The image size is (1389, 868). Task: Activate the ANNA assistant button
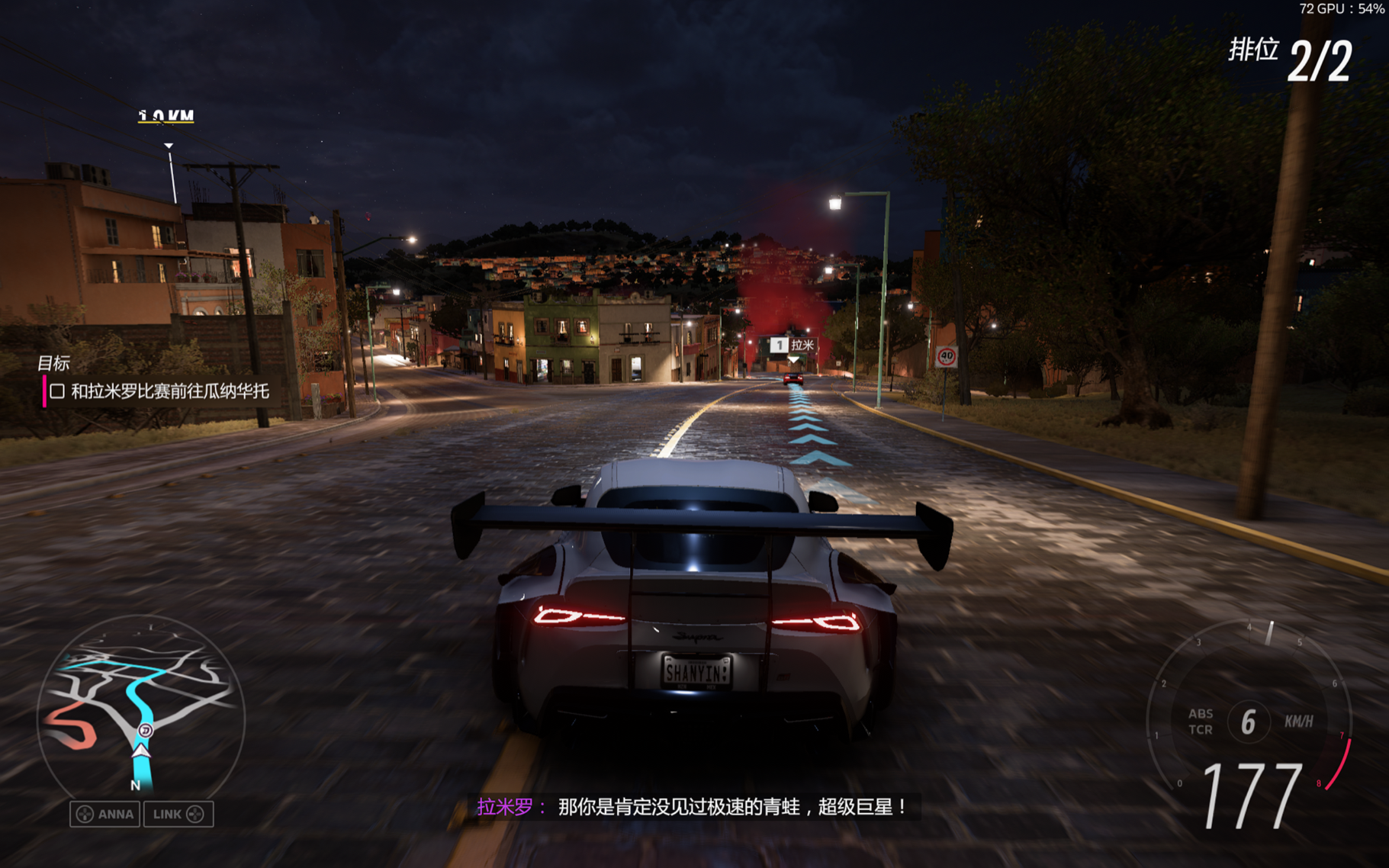[105, 814]
